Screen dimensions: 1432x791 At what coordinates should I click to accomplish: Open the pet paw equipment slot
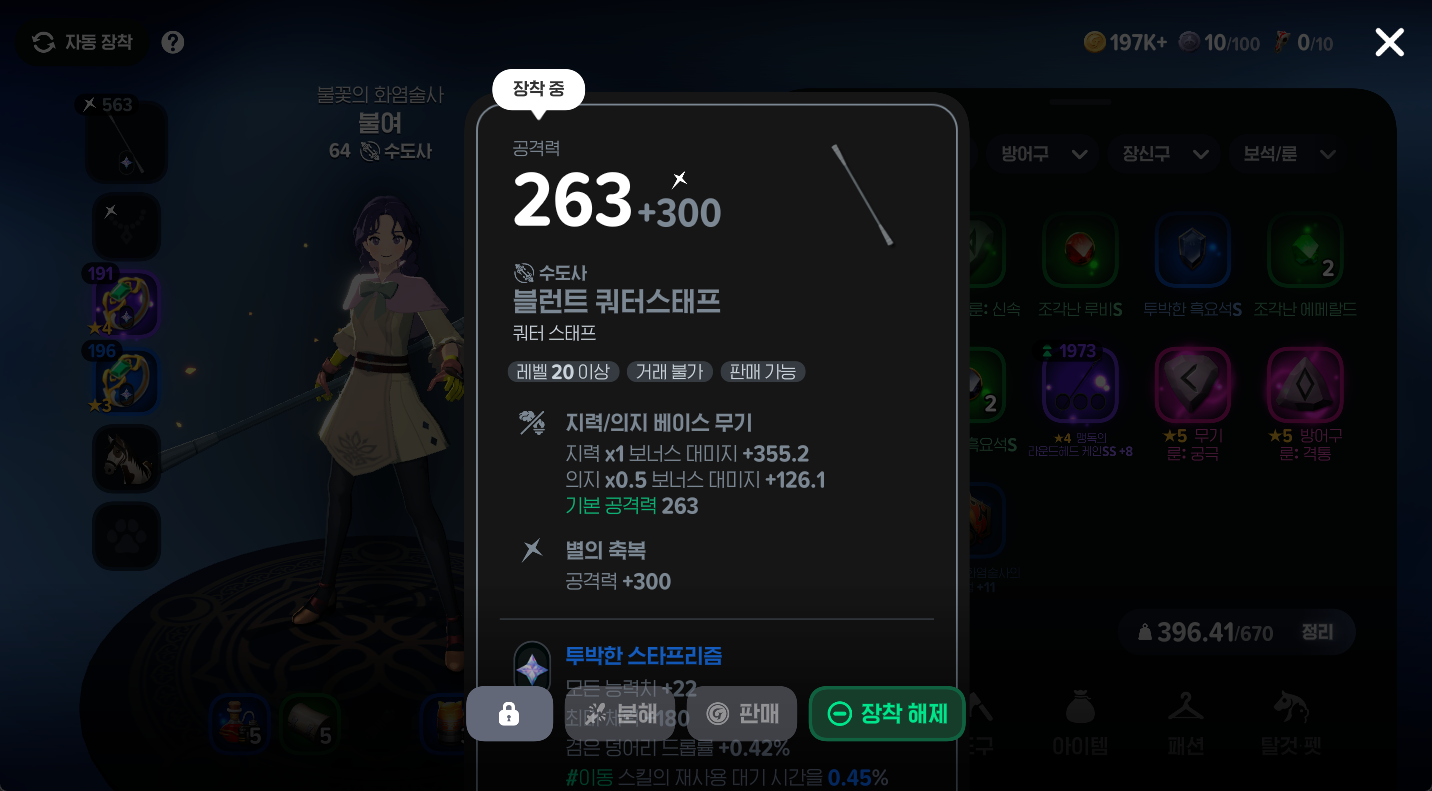coord(126,536)
